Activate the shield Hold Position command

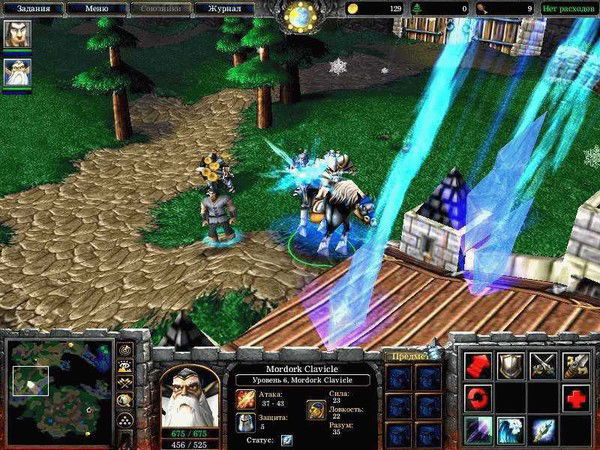pyautogui.click(x=511, y=366)
